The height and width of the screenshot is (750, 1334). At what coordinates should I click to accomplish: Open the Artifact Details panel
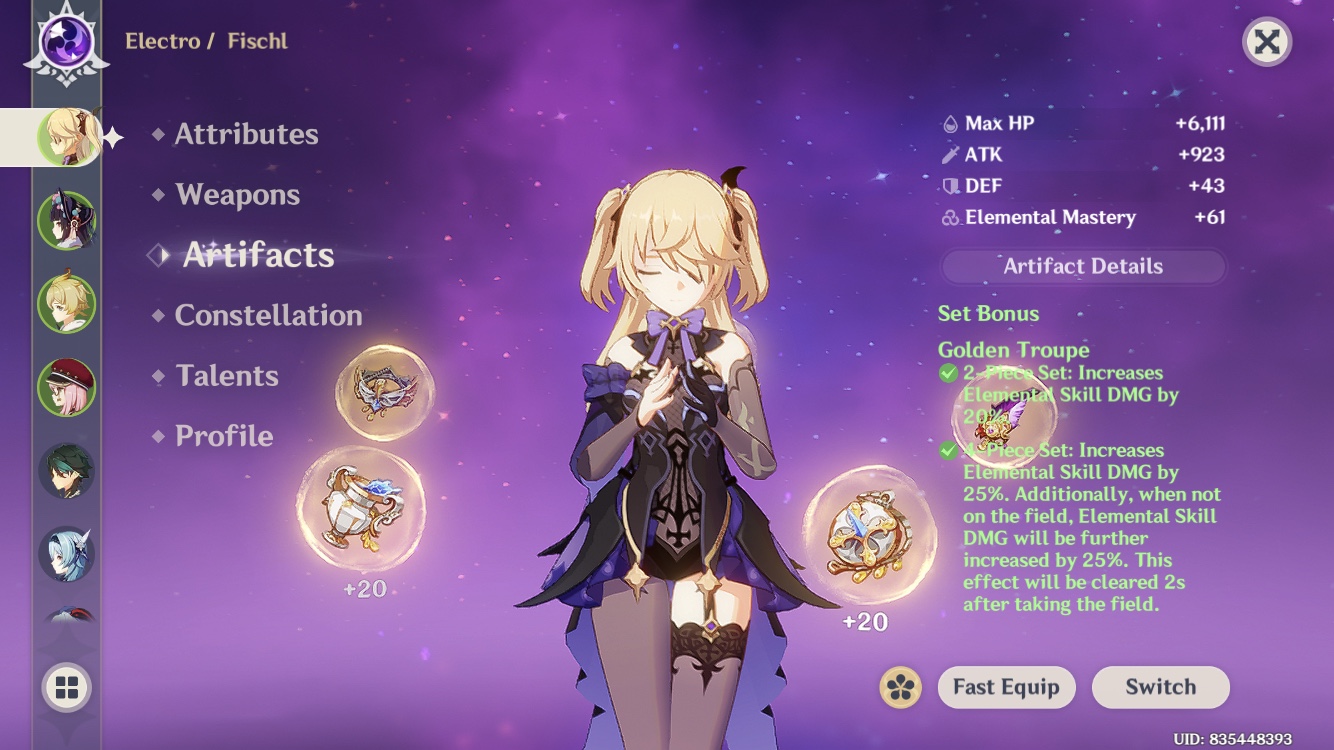(x=1083, y=266)
